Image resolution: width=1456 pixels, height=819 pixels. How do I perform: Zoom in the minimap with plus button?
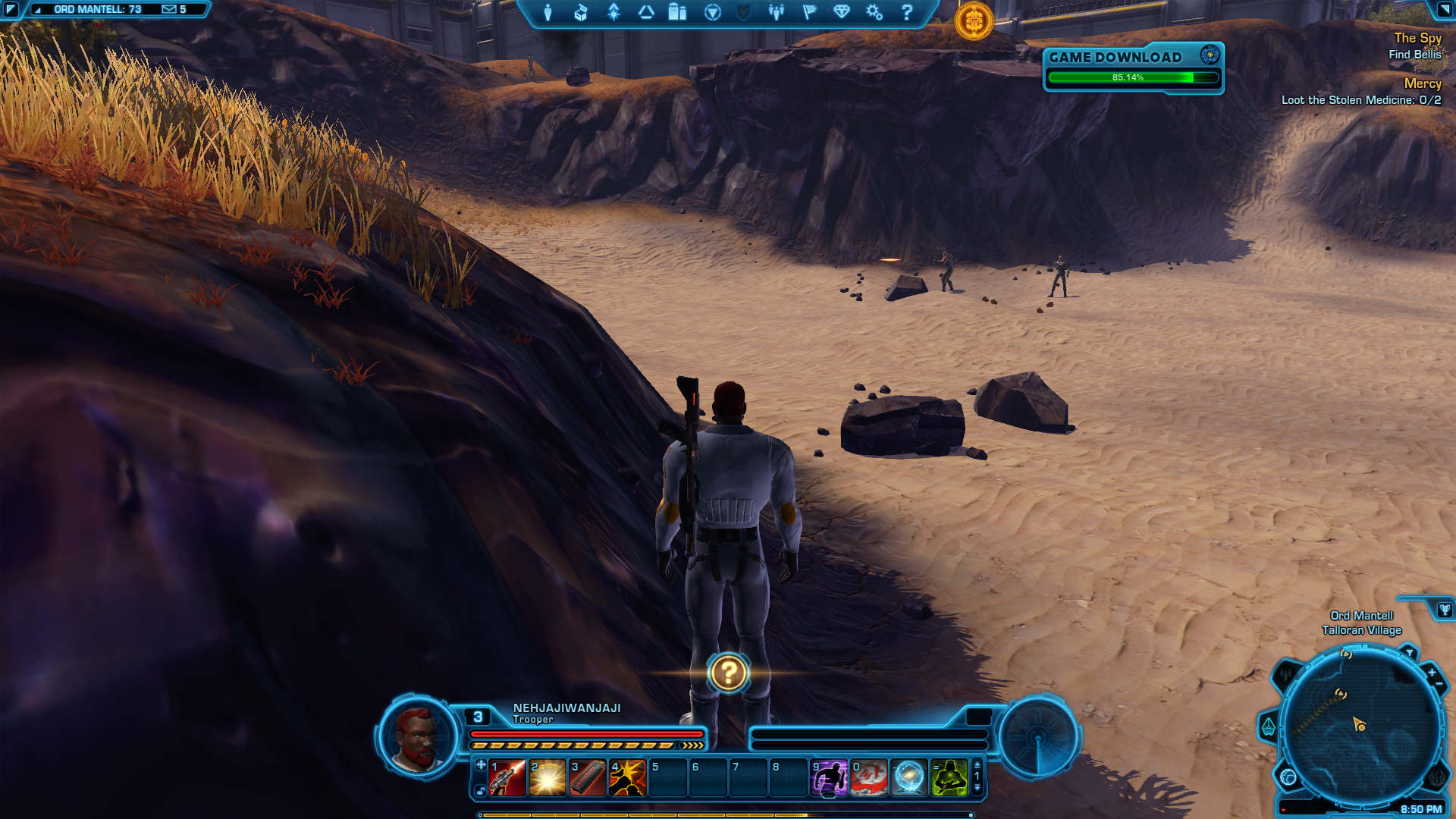(x=1431, y=673)
